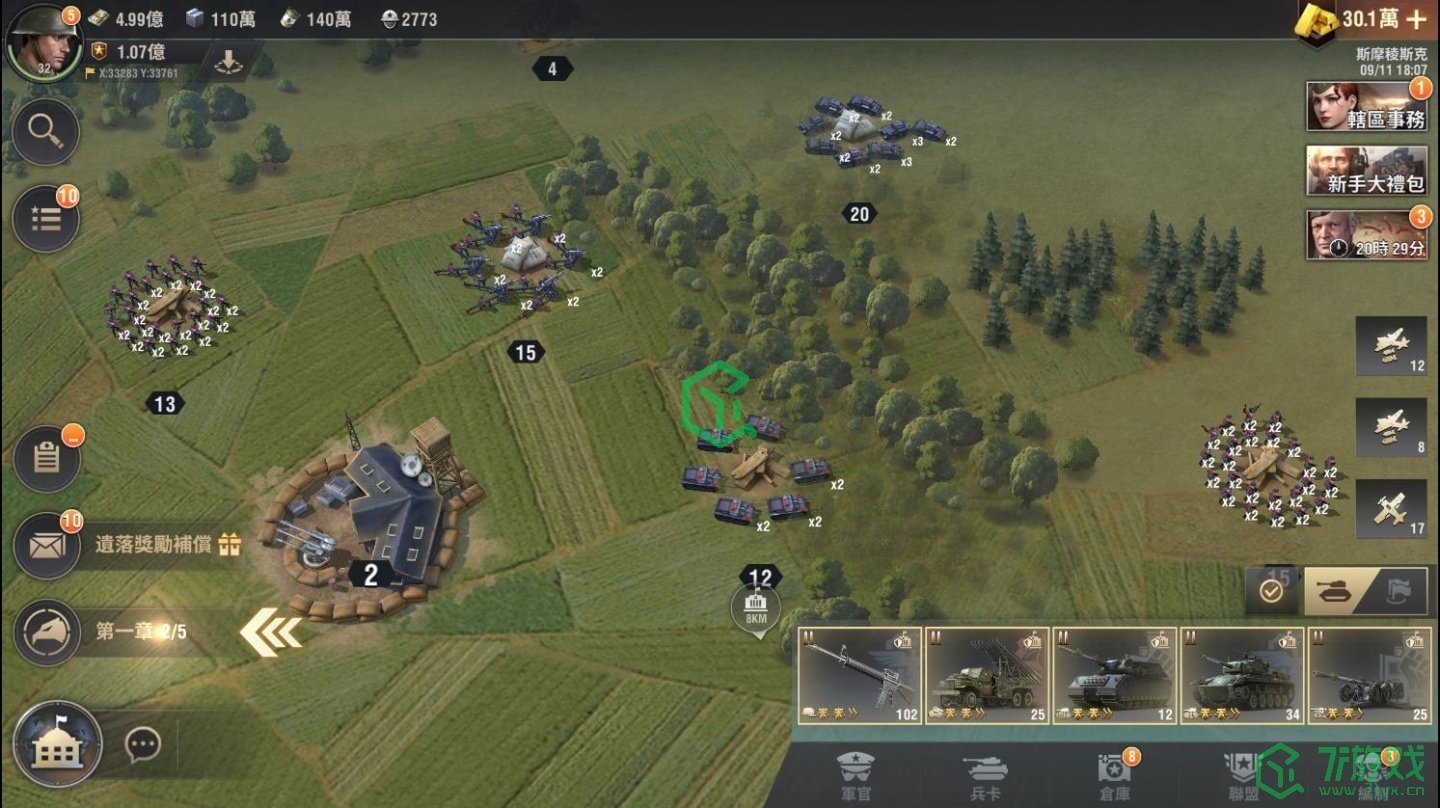Open the mail envelope inbox

click(x=46, y=546)
